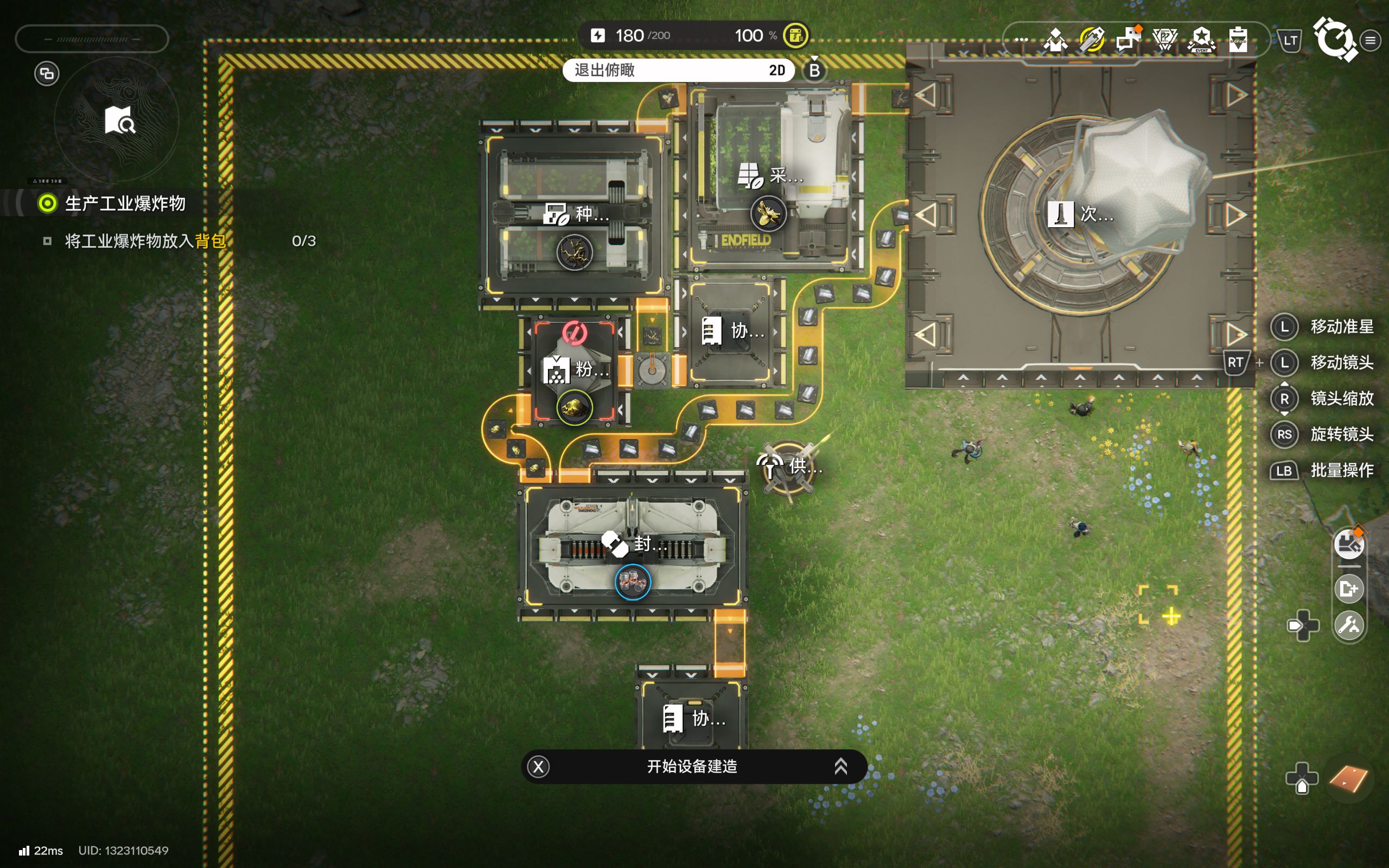Select the orange conveyor belt shortcut

tap(1348, 779)
